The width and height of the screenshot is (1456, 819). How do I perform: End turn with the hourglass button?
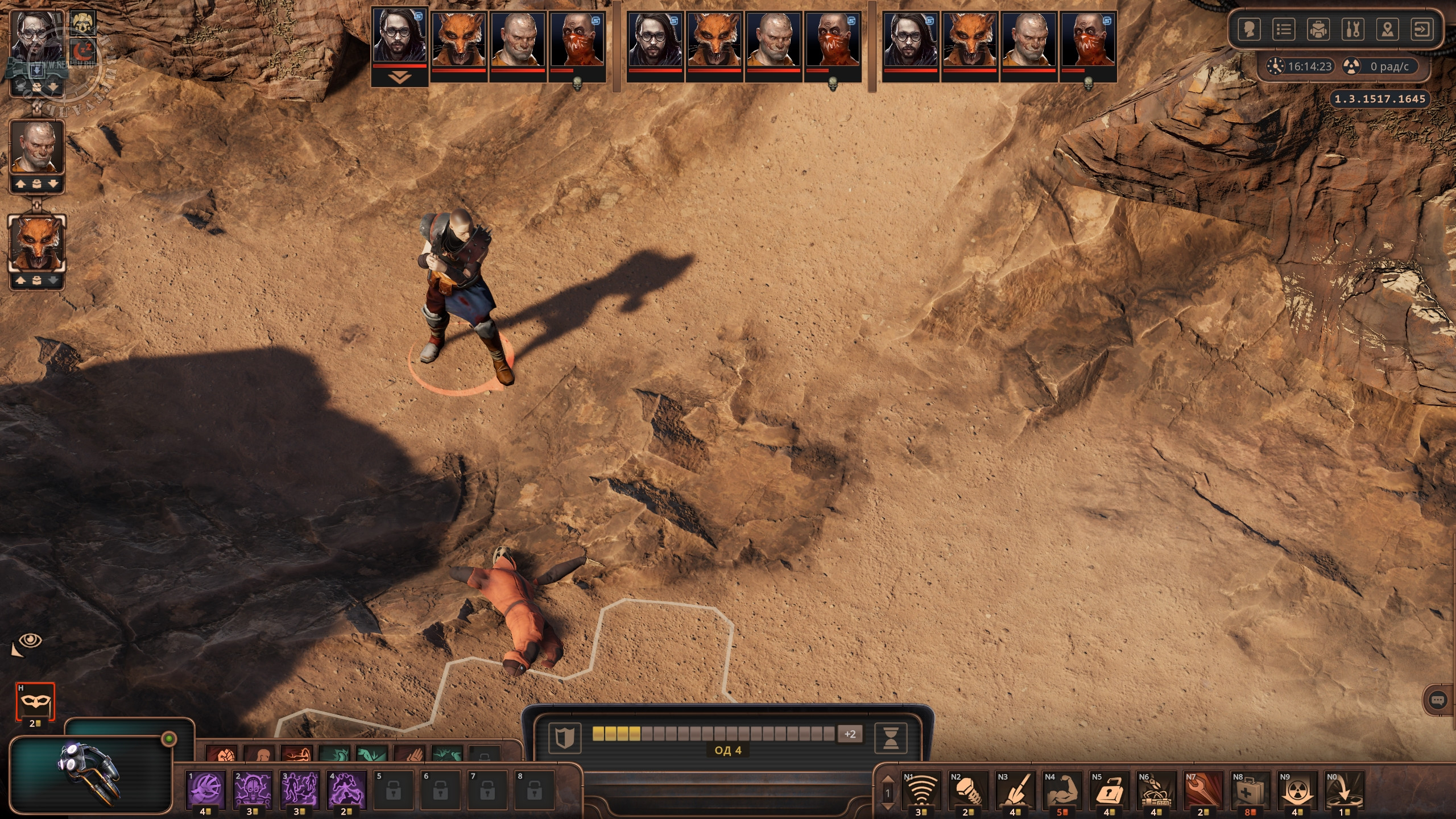point(891,737)
